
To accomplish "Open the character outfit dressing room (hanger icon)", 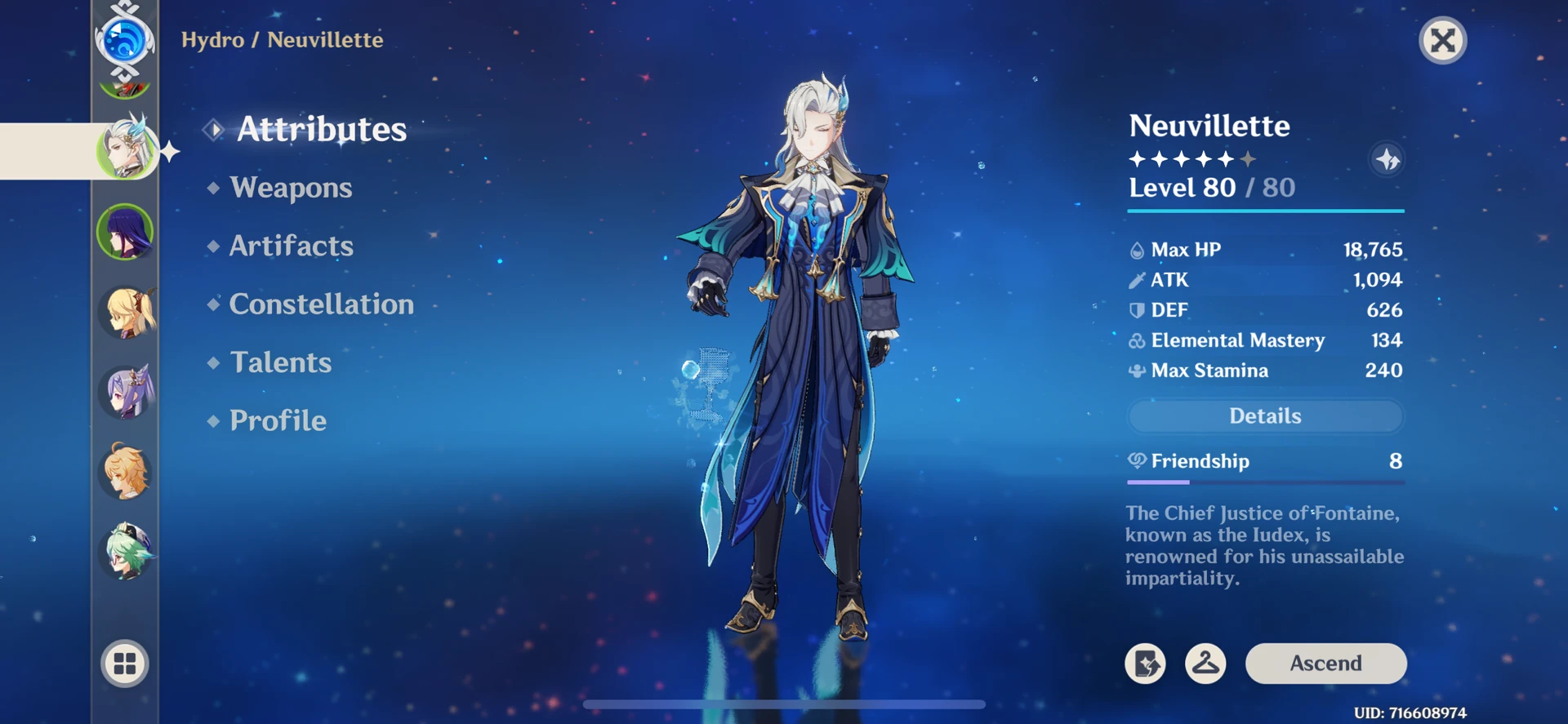I will (1207, 664).
